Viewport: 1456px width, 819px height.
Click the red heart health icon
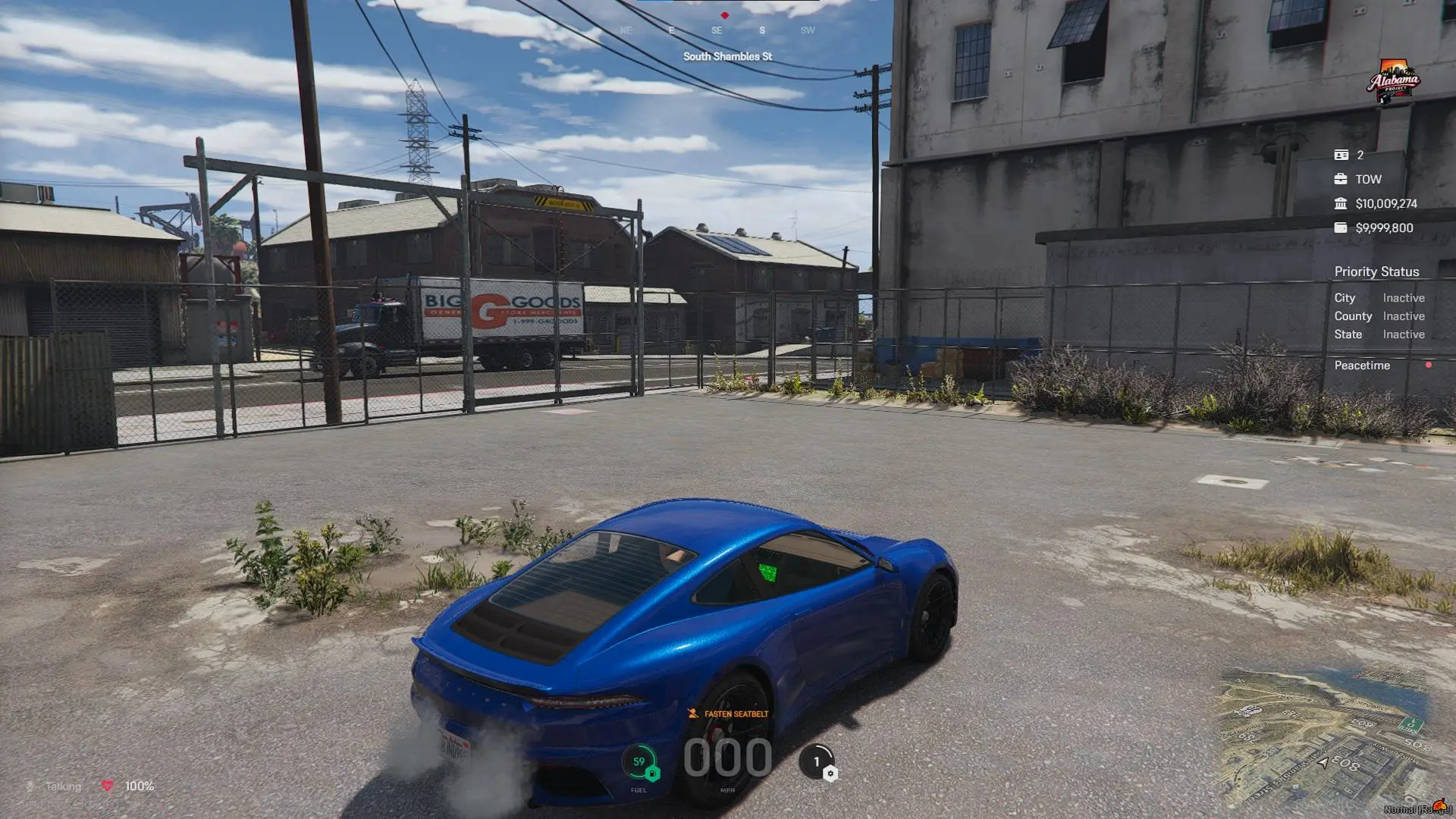108,786
